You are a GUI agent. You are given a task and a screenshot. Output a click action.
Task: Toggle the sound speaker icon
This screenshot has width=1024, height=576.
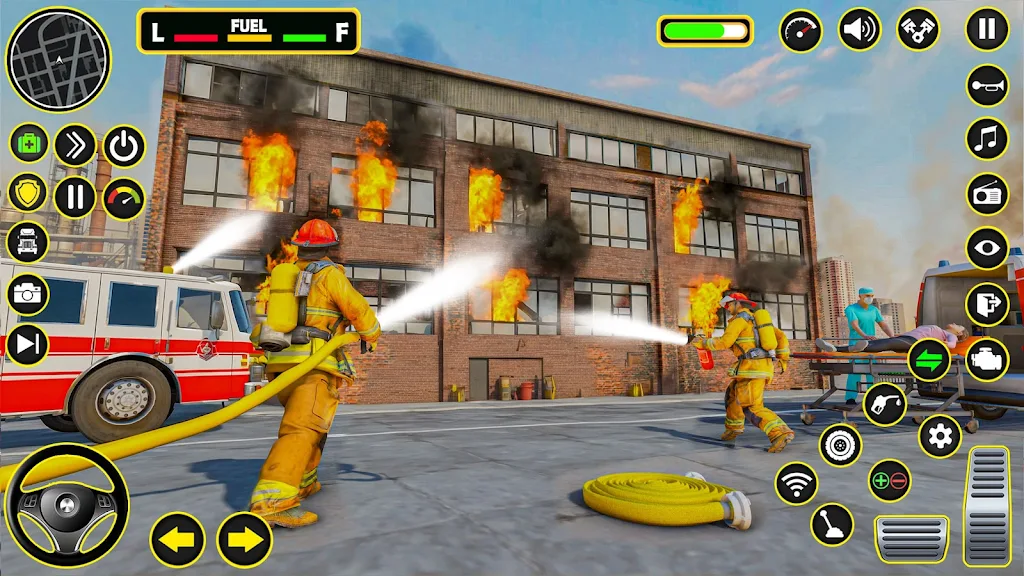coord(859,30)
